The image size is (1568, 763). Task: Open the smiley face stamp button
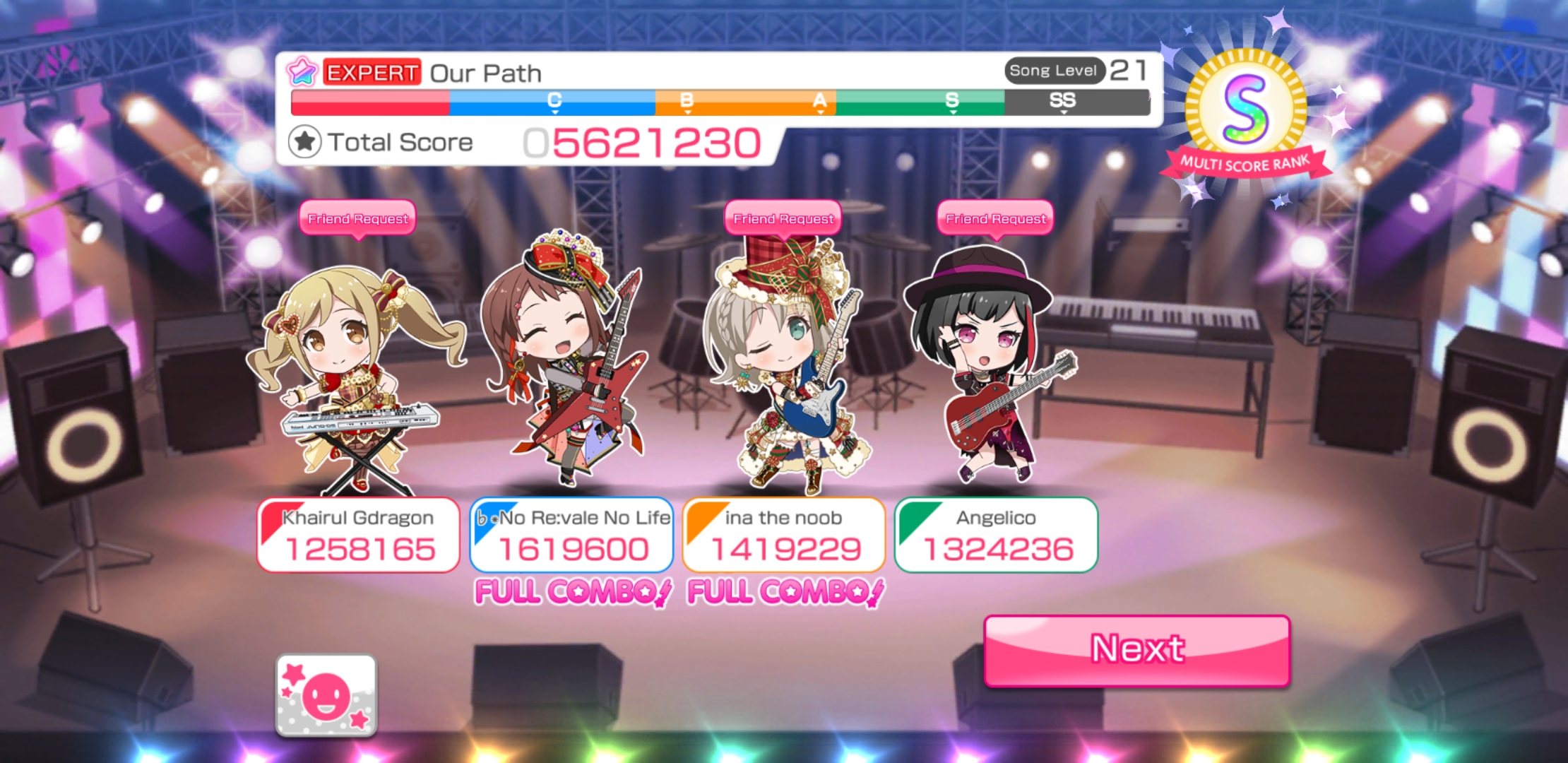(326, 695)
